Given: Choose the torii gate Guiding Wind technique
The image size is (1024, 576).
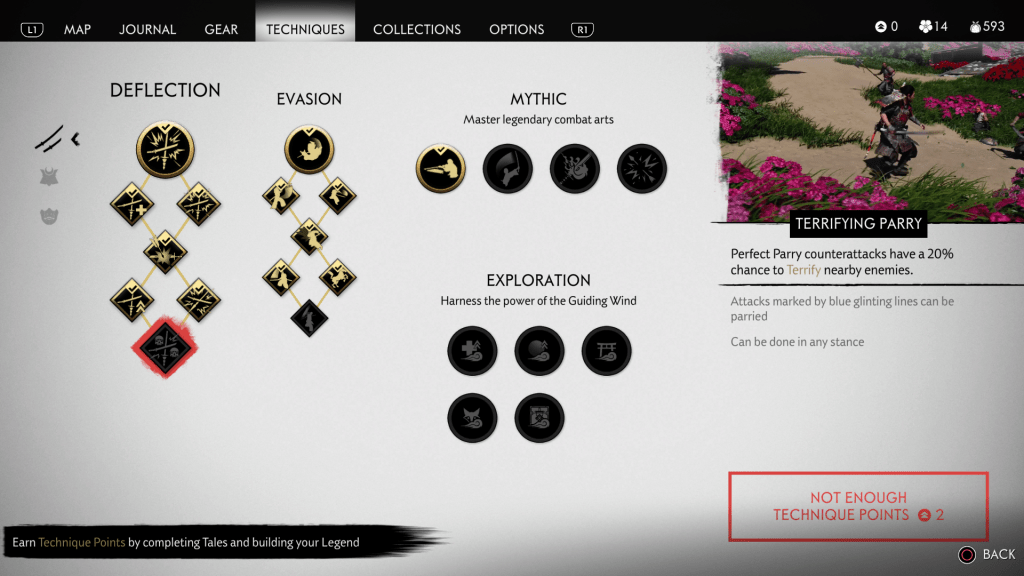Looking at the screenshot, I should coord(606,351).
